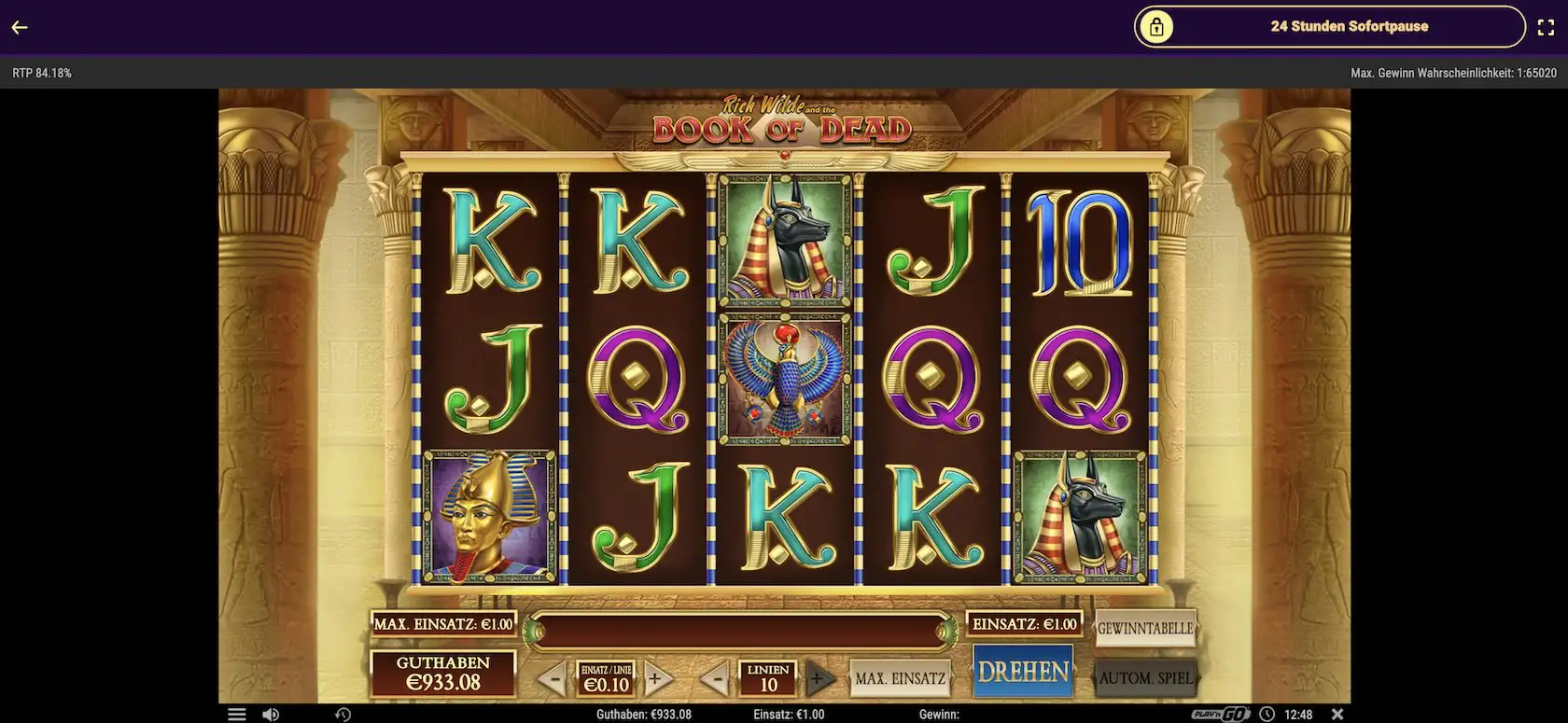
Task: Decrease Einsatz/Linie with the minus arrow
Action: [x=552, y=679]
